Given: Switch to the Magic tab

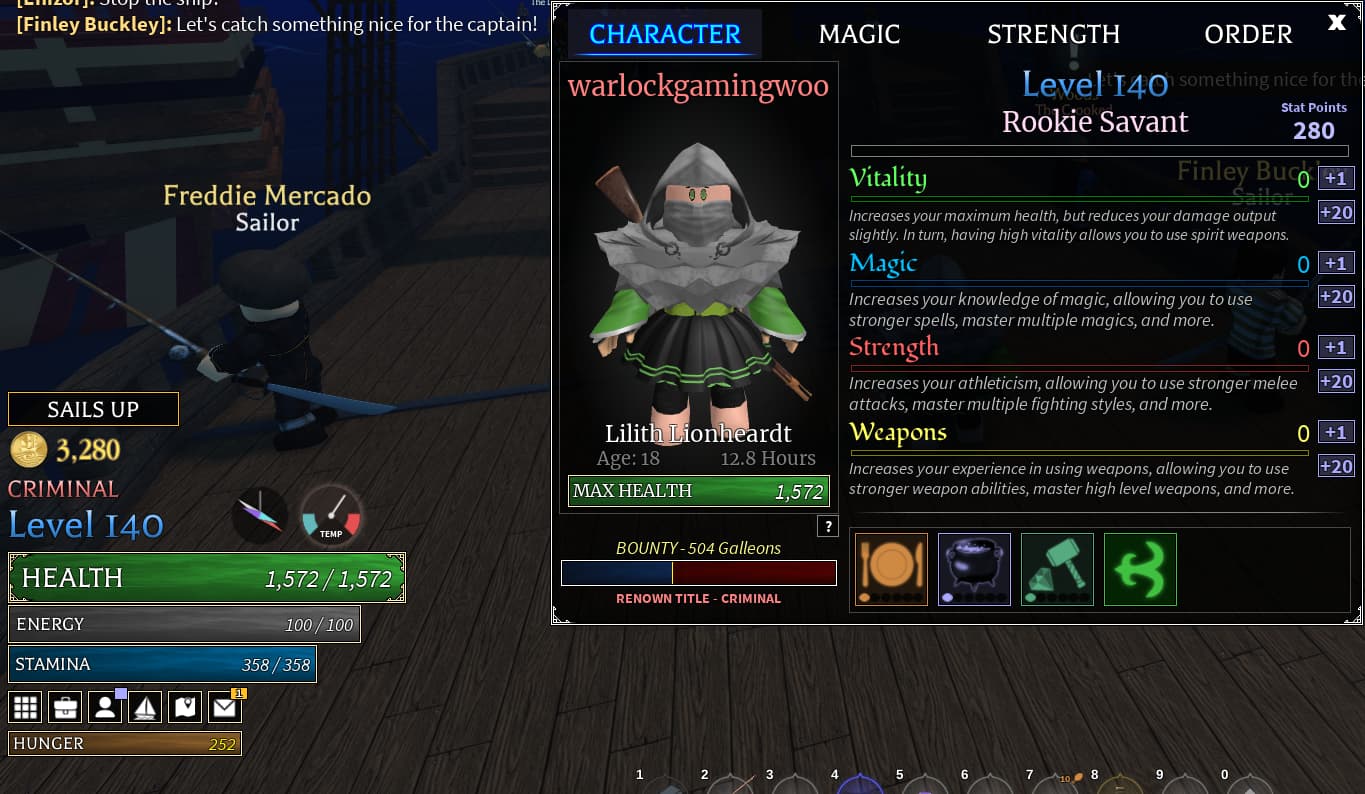Looking at the screenshot, I should (x=859, y=34).
